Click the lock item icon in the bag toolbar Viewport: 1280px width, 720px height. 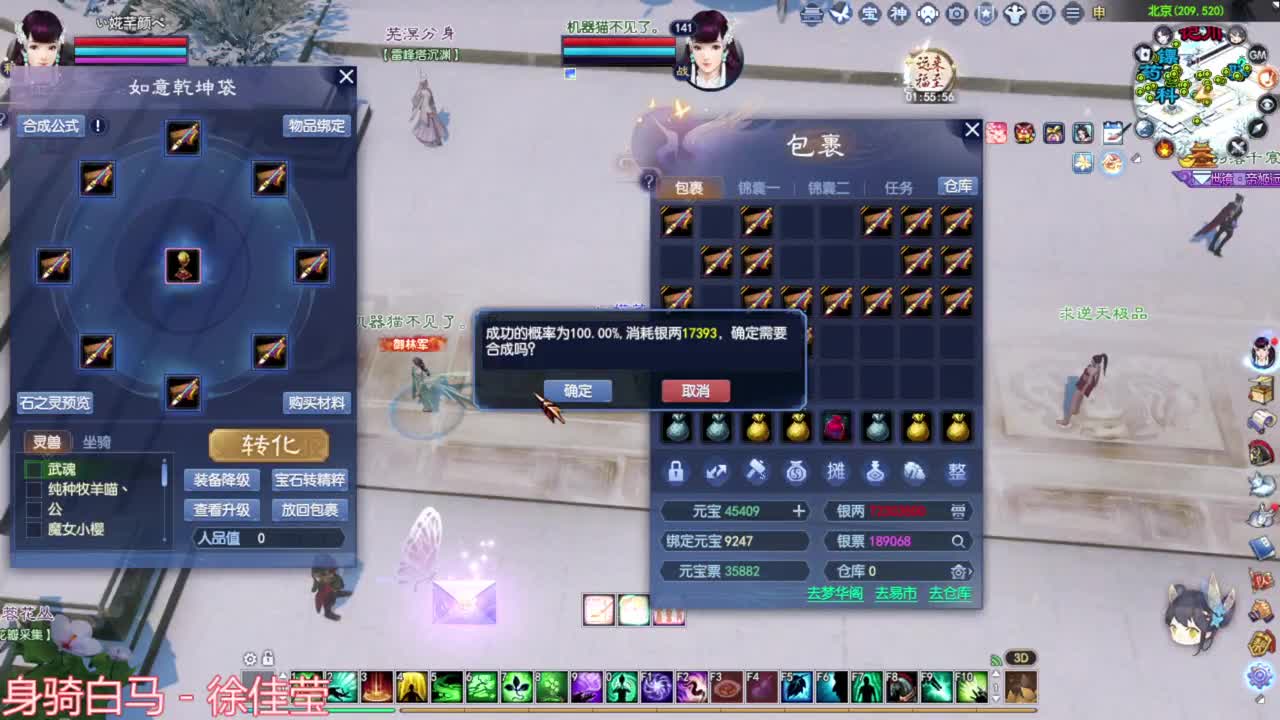676,472
